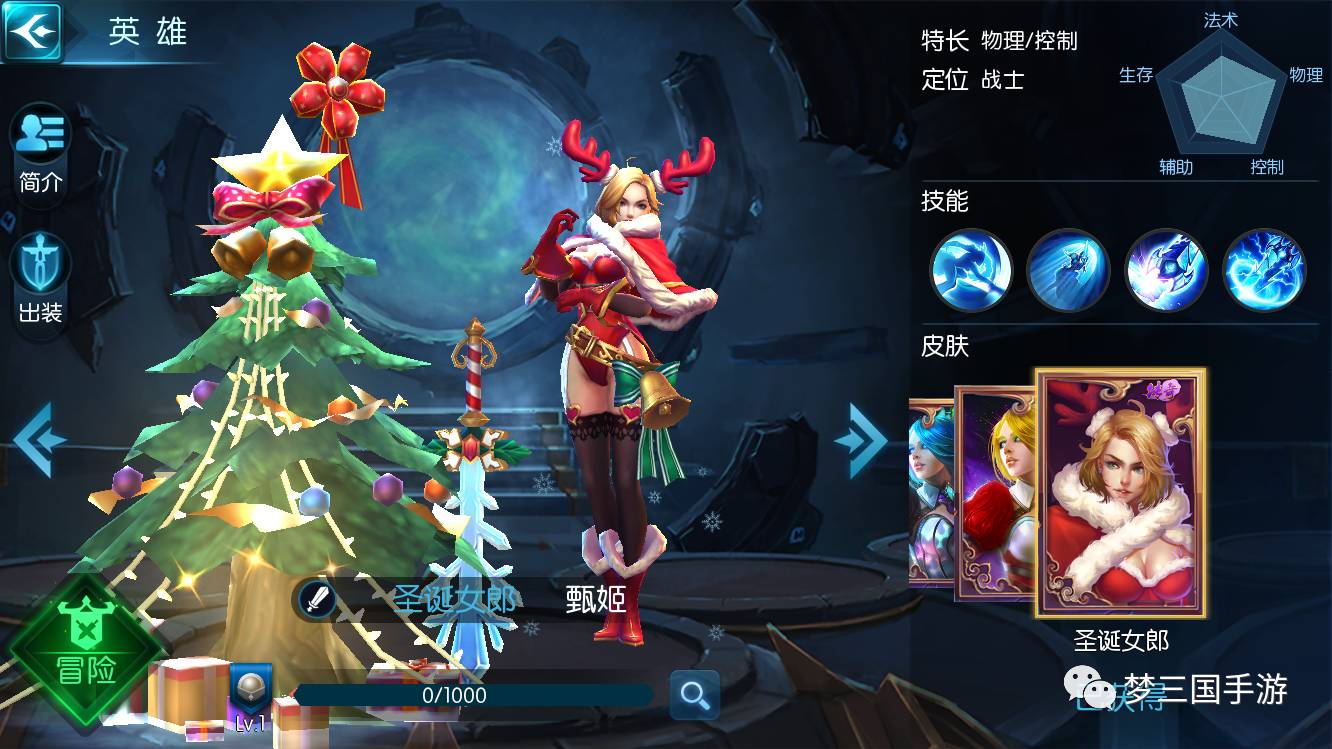
Task: Select the 圣诞女郎 skin card
Action: (x=1120, y=493)
